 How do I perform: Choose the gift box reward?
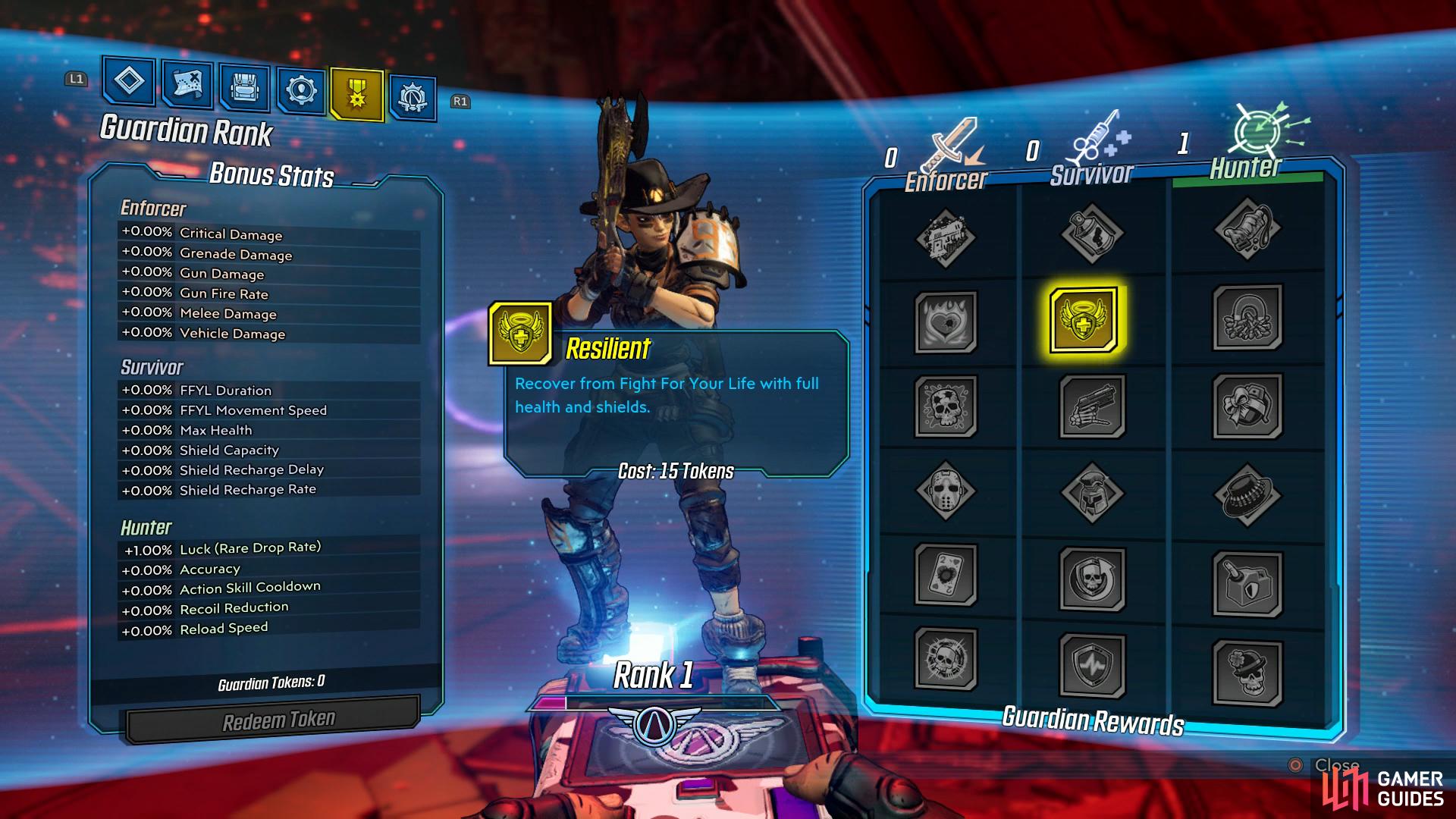(1247, 406)
